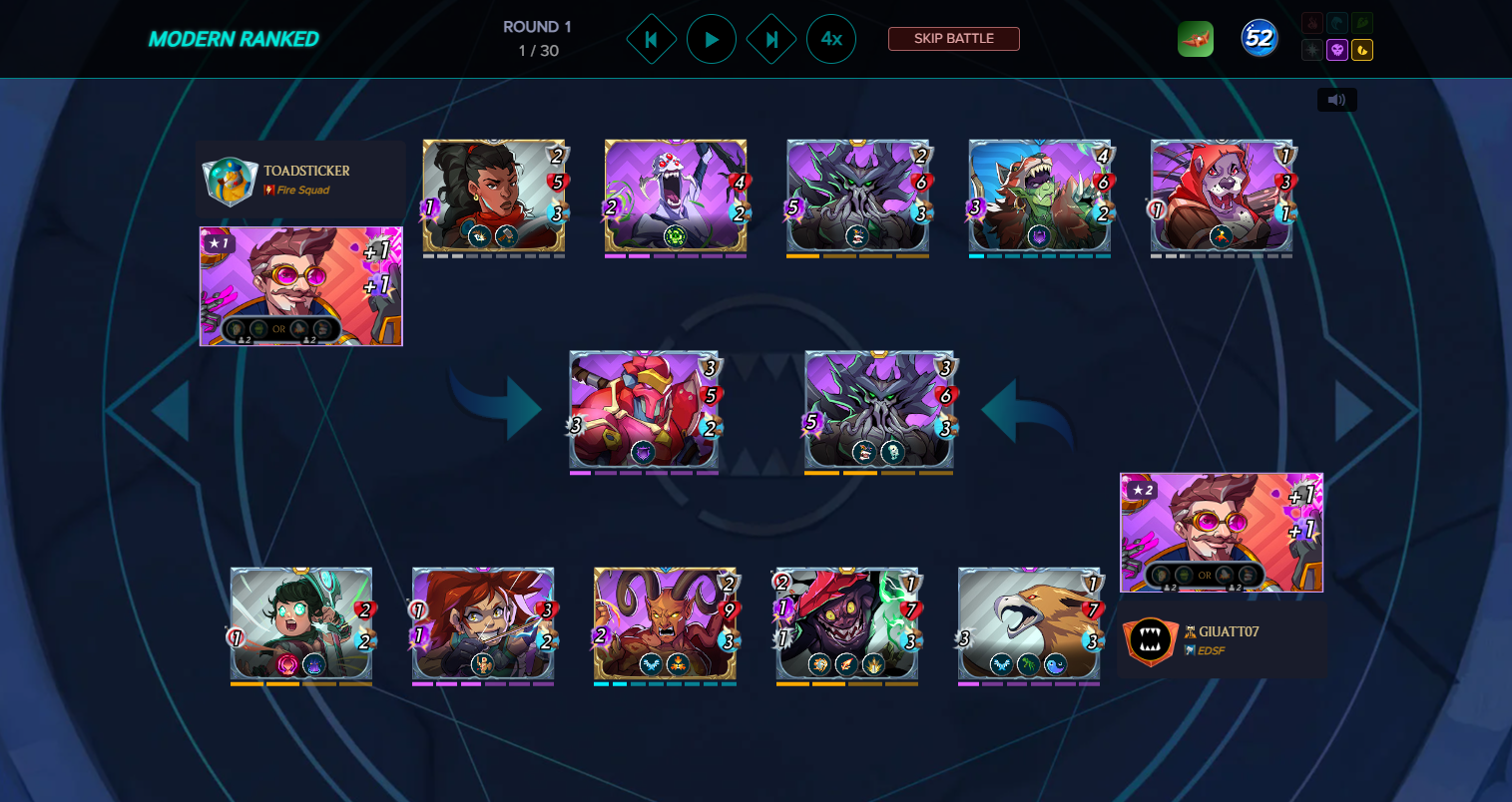
Task: Inspect the horned red demon card
Action: (x=666, y=623)
